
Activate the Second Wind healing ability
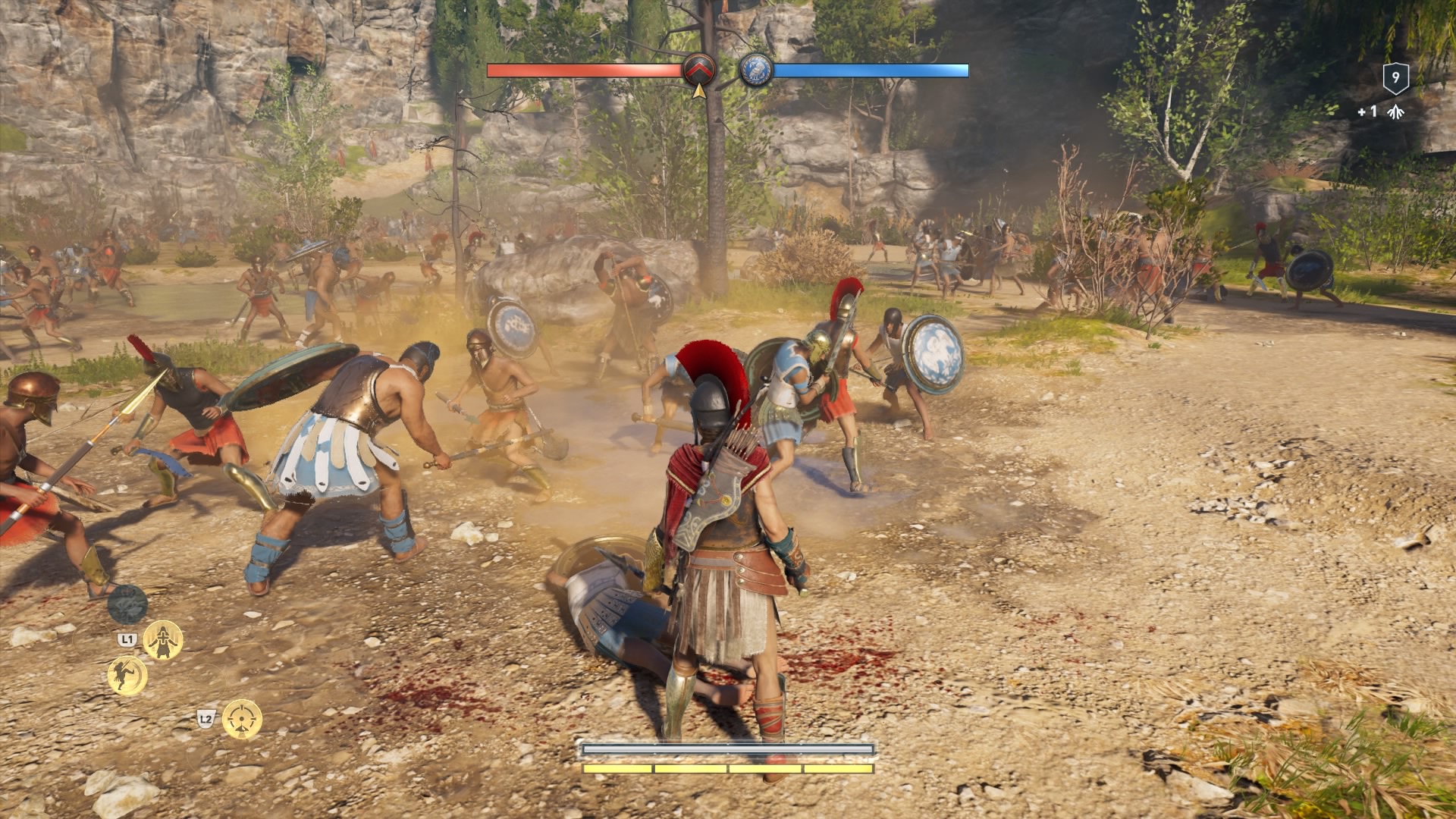163,641
